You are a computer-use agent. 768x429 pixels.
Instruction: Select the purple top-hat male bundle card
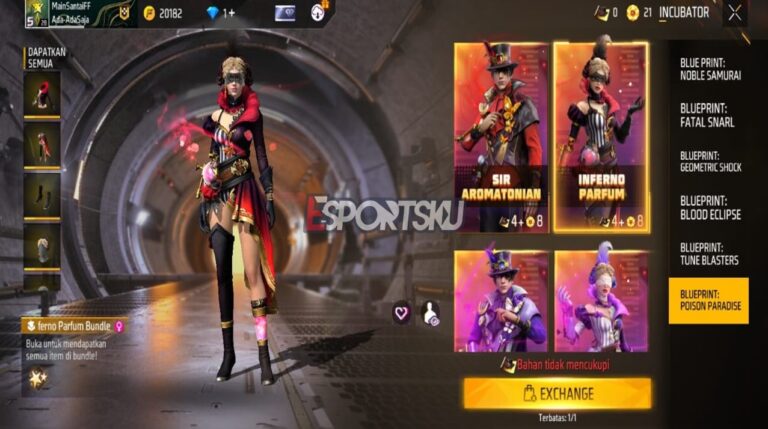pyautogui.click(x=500, y=300)
